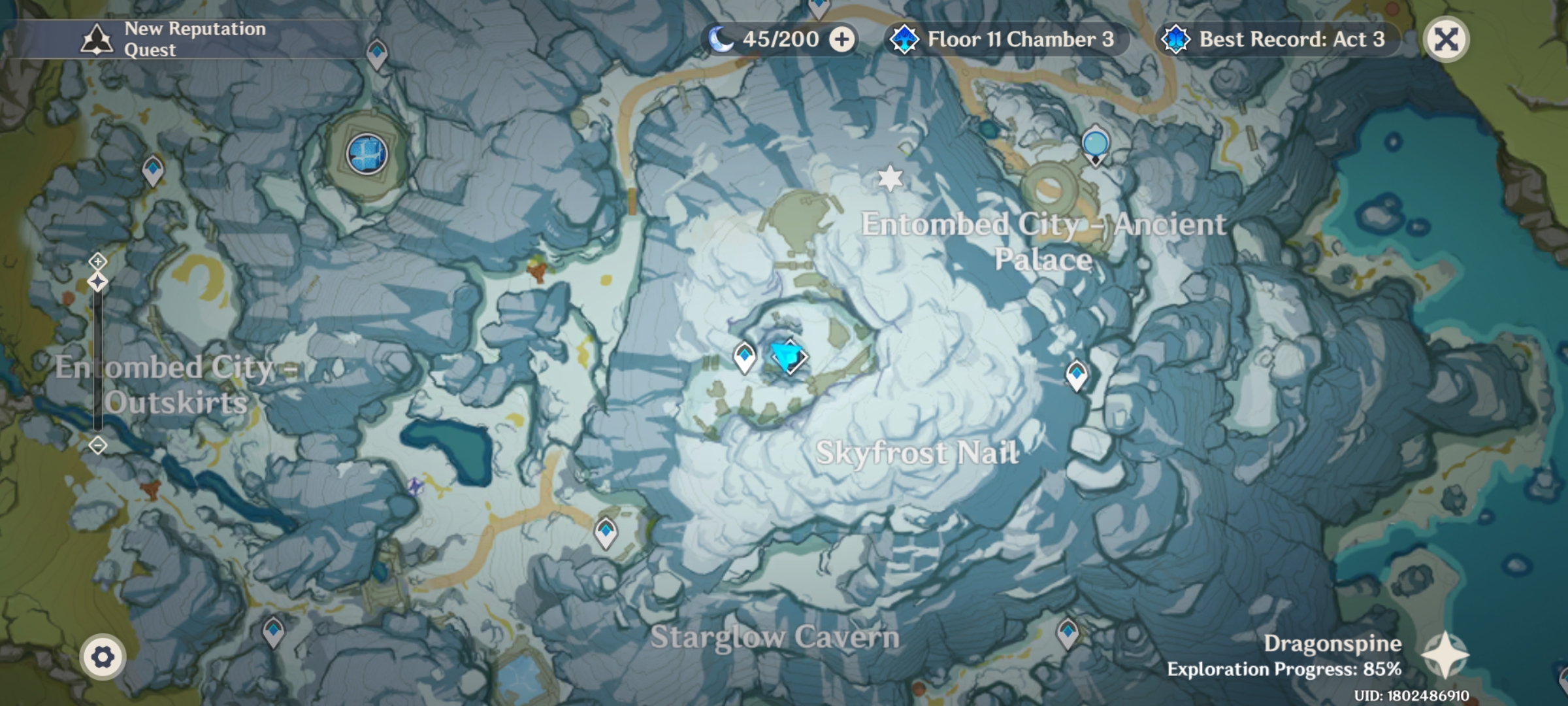Screen dimensions: 1568x706
Task: Click the map zoom slider handle
Action: click(98, 282)
